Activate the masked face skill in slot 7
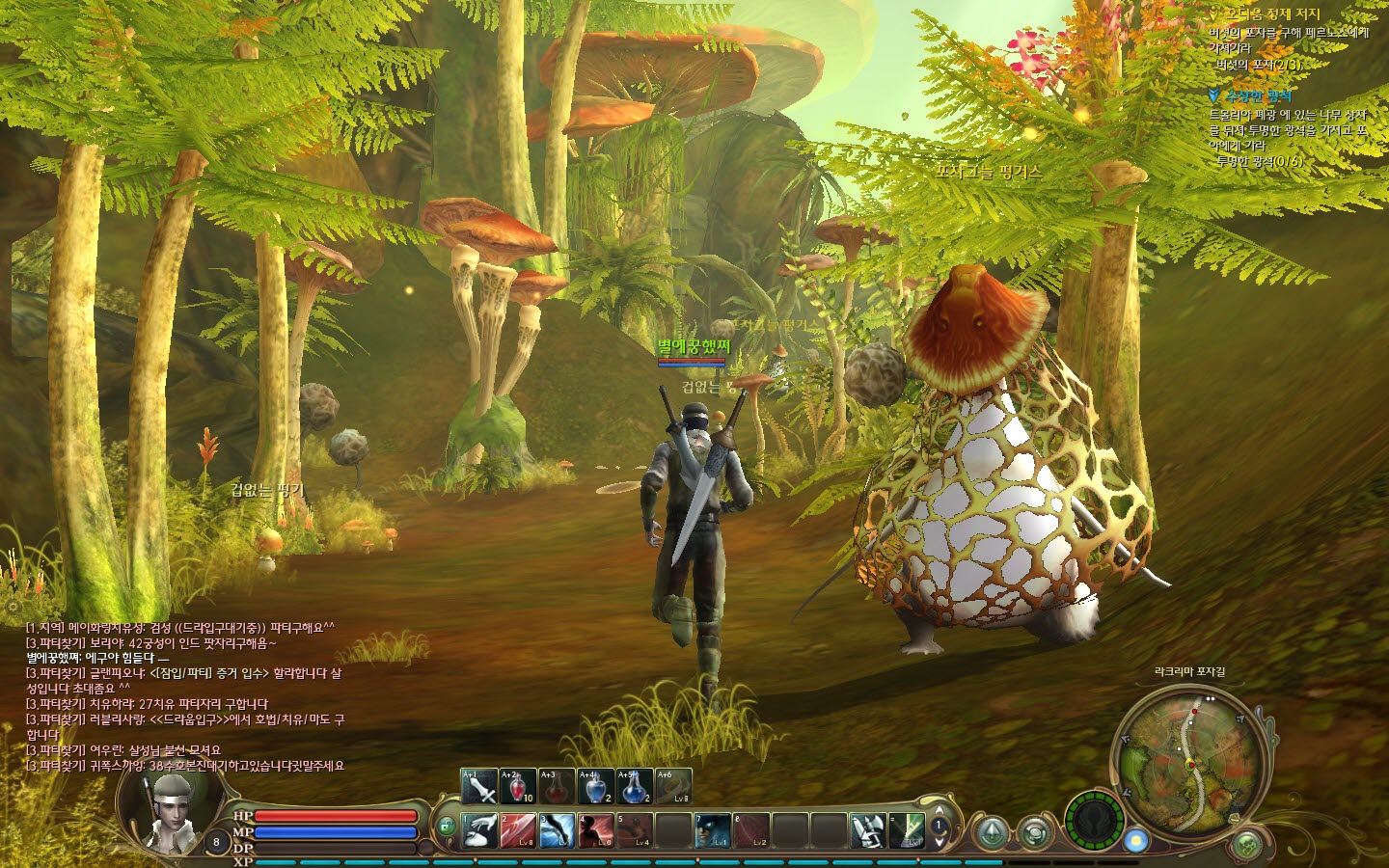Viewport: 1389px width, 868px height. click(x=712, y=830)
